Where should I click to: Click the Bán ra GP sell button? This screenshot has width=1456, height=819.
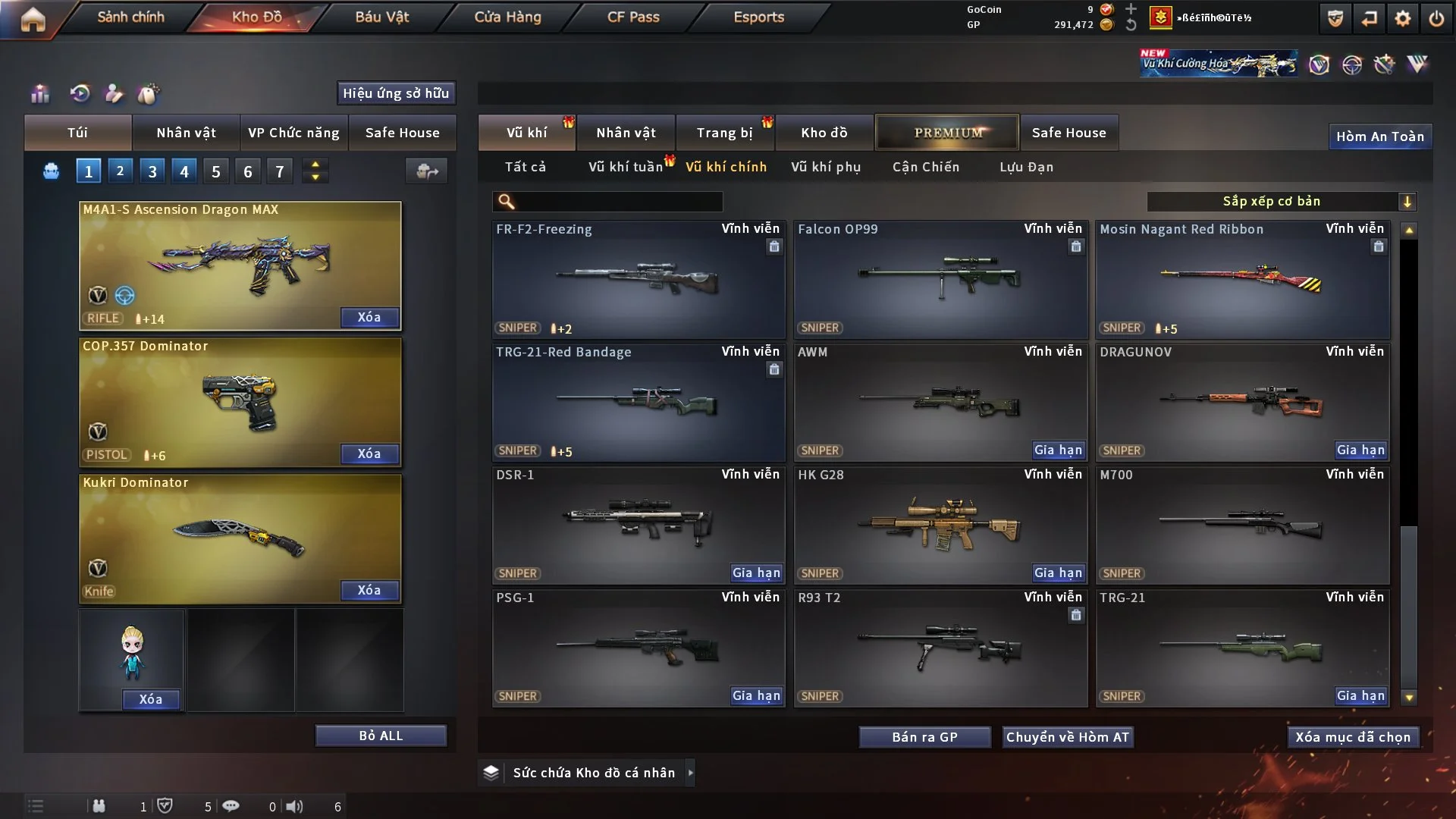click(924, 737)
